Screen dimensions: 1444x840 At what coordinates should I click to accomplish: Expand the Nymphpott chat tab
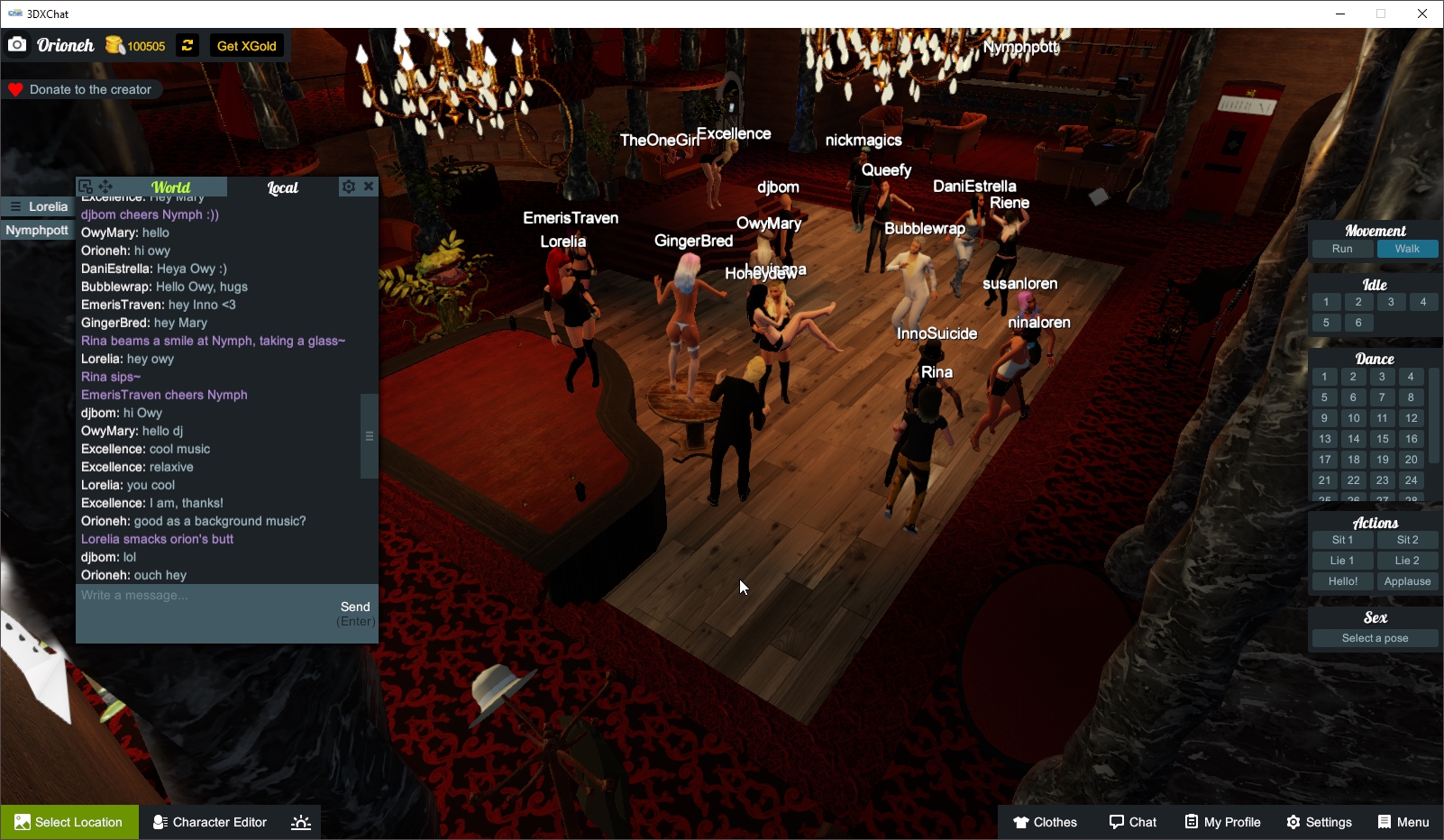click(37, 230)
